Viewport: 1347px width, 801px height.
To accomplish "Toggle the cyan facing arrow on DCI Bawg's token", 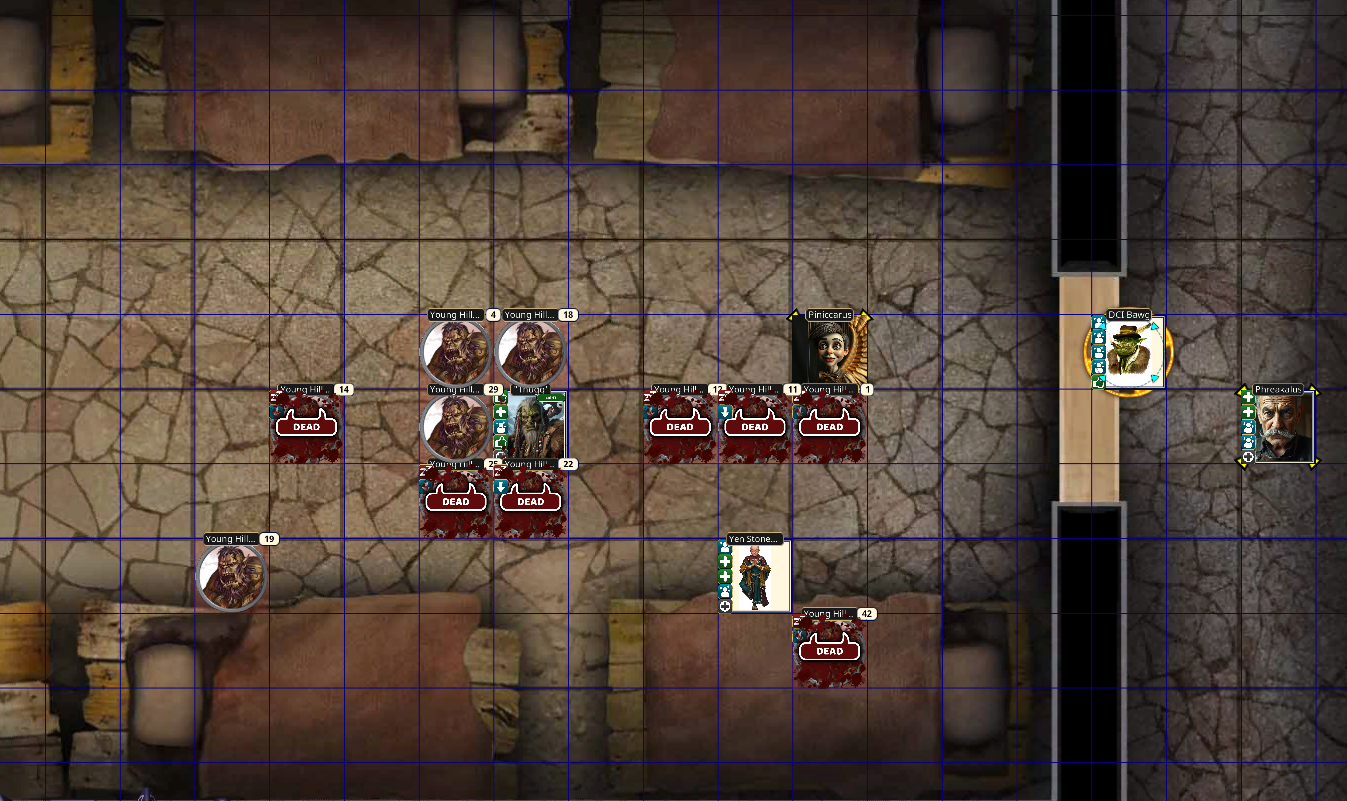I will pyautogui.click(x=1154, y=327).
